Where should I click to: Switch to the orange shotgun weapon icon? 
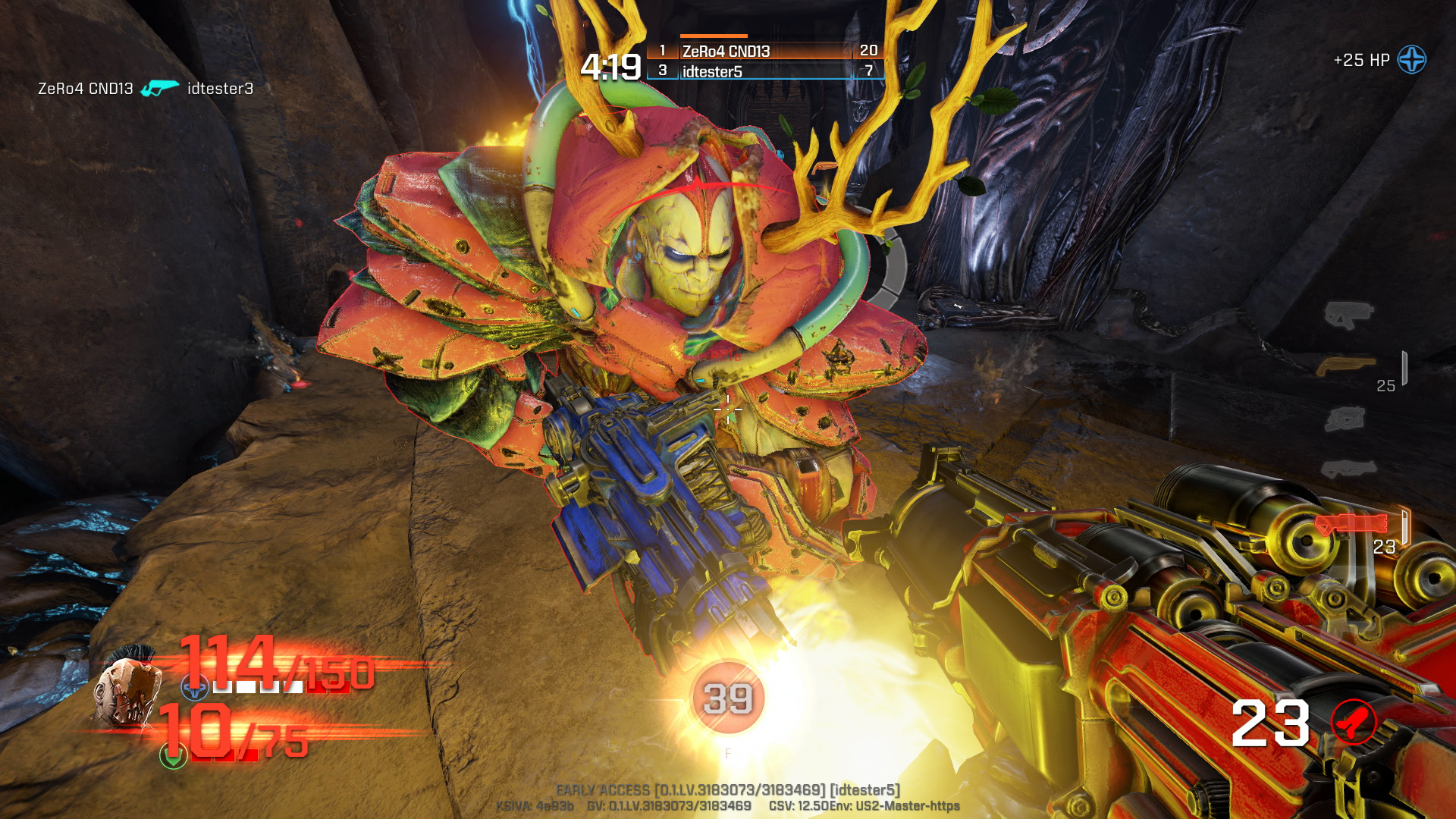[x=1345, y=367]
